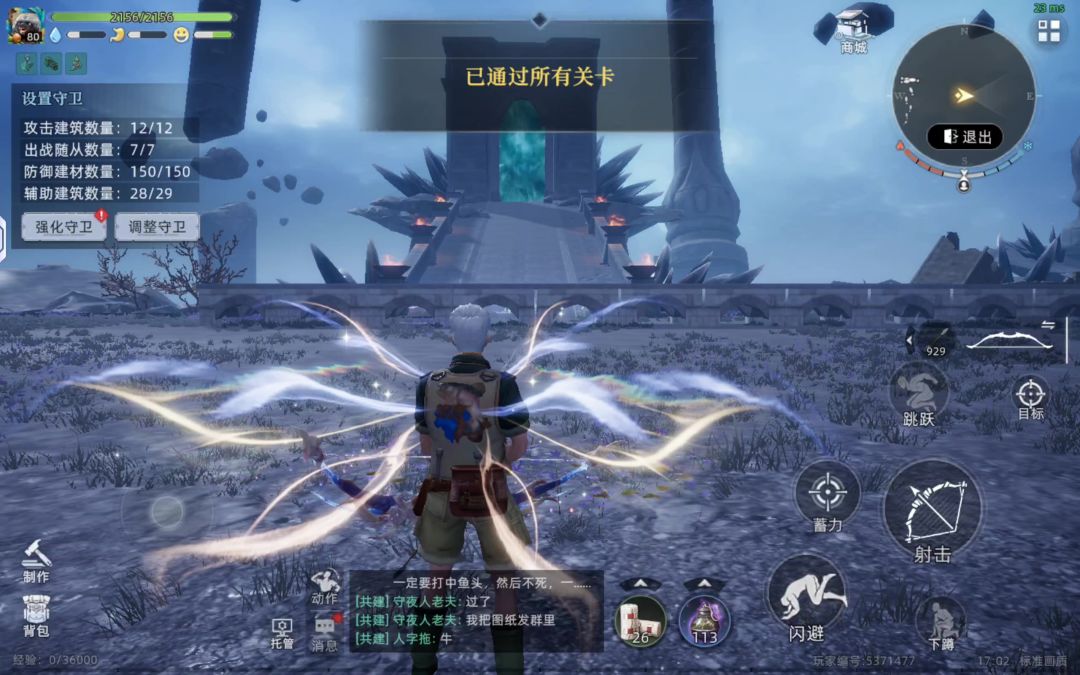Open the 调整守卫 guard adjustment
Screen dimensions: 1080x675
point(157,227)
